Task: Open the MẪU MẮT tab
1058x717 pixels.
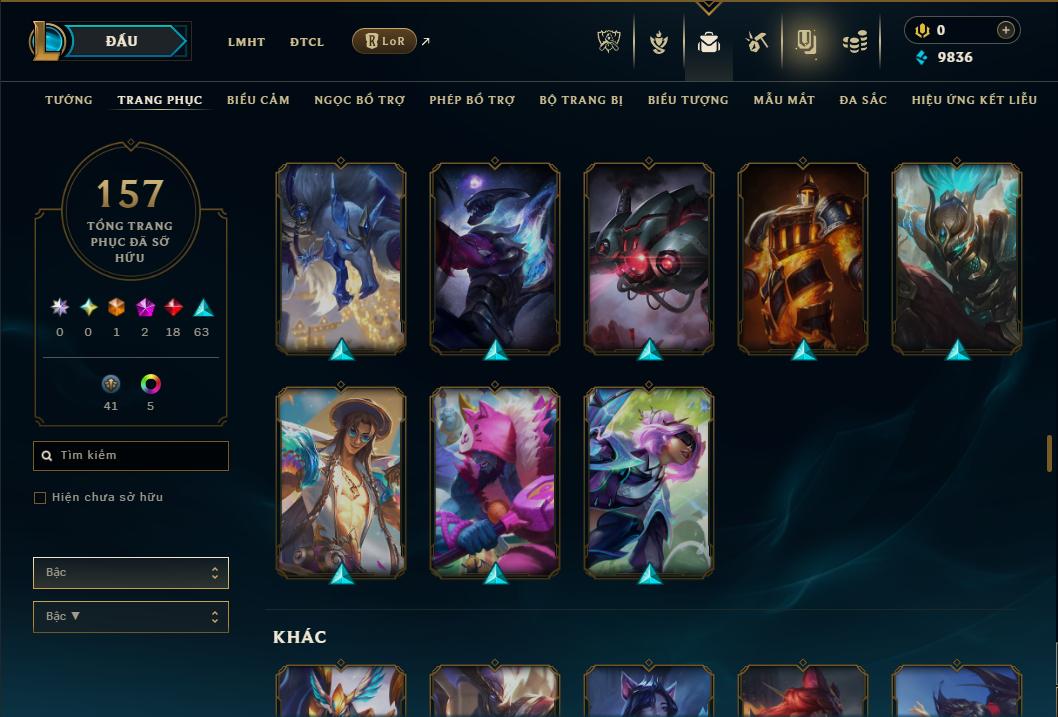Action: click(x=784, y=100)
